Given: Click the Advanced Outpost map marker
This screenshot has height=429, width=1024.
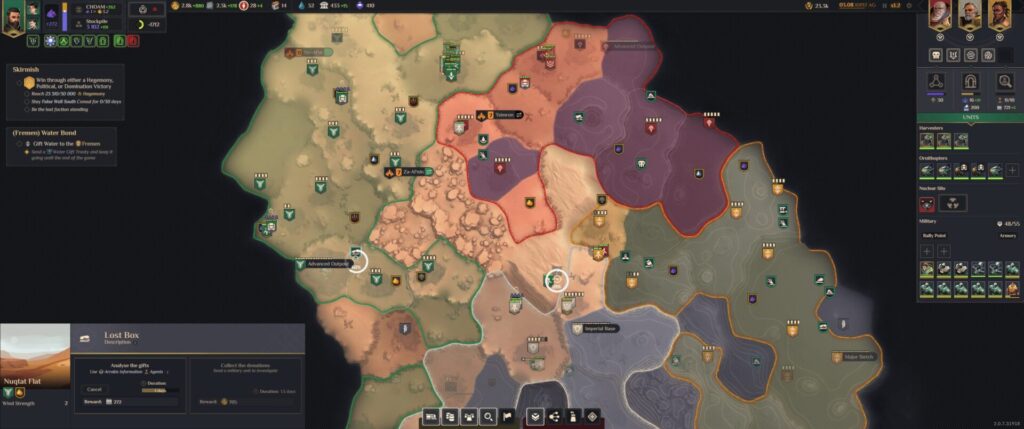Looking at the screenshot, I should [x=328, y=264].
